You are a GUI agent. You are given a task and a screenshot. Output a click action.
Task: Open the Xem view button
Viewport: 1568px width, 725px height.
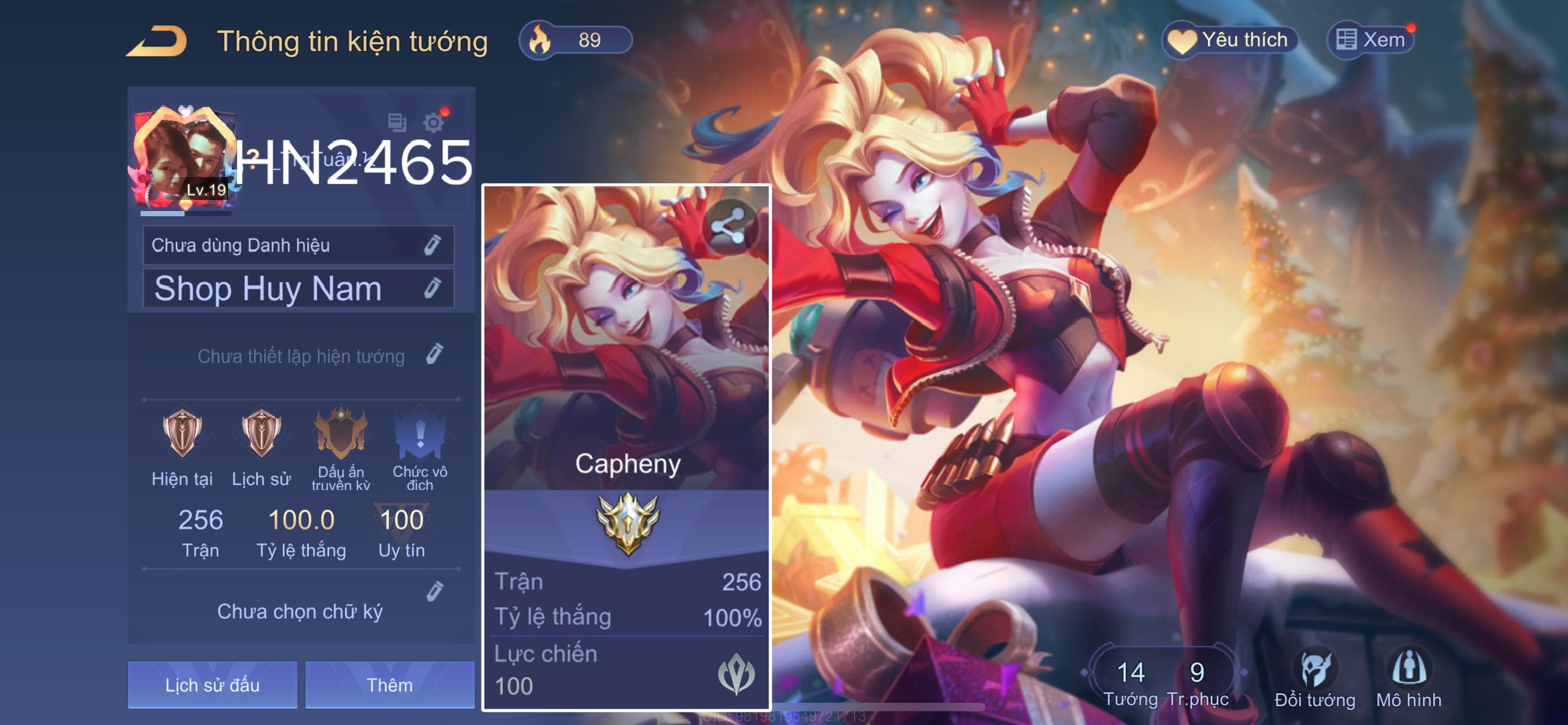(x=1371, y=40)
